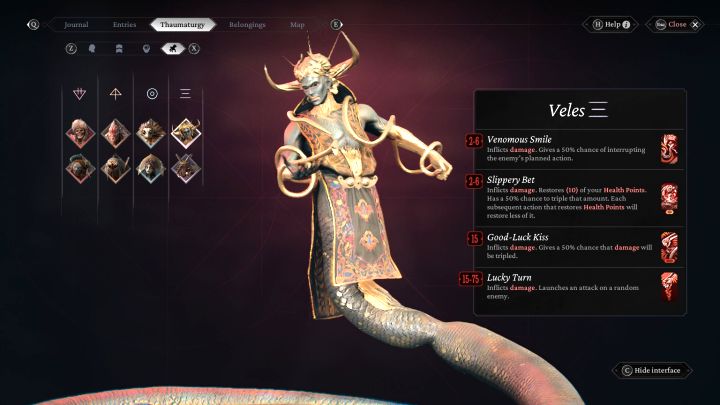
Task: Select the demon creature sub-tab icon
Action: [x=171, y=47]
